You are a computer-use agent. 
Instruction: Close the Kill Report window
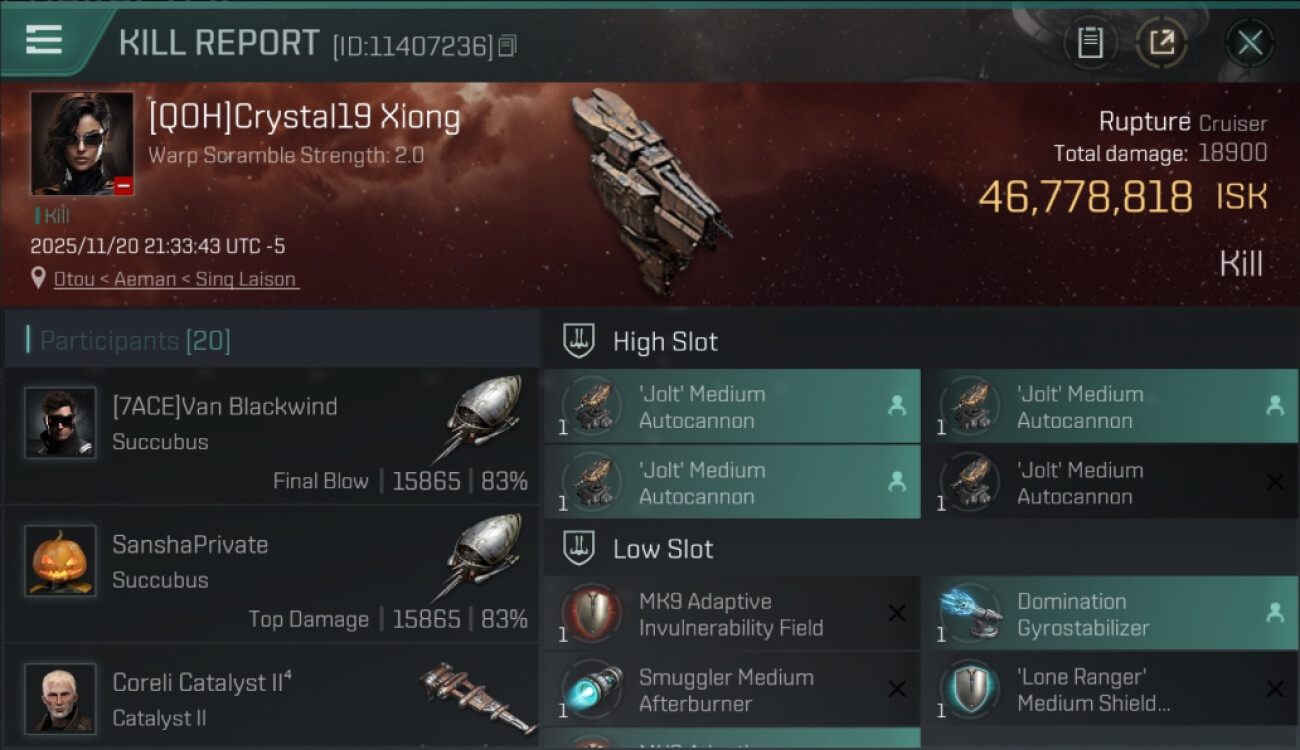pyautogui.click(x=1249, y=43)
